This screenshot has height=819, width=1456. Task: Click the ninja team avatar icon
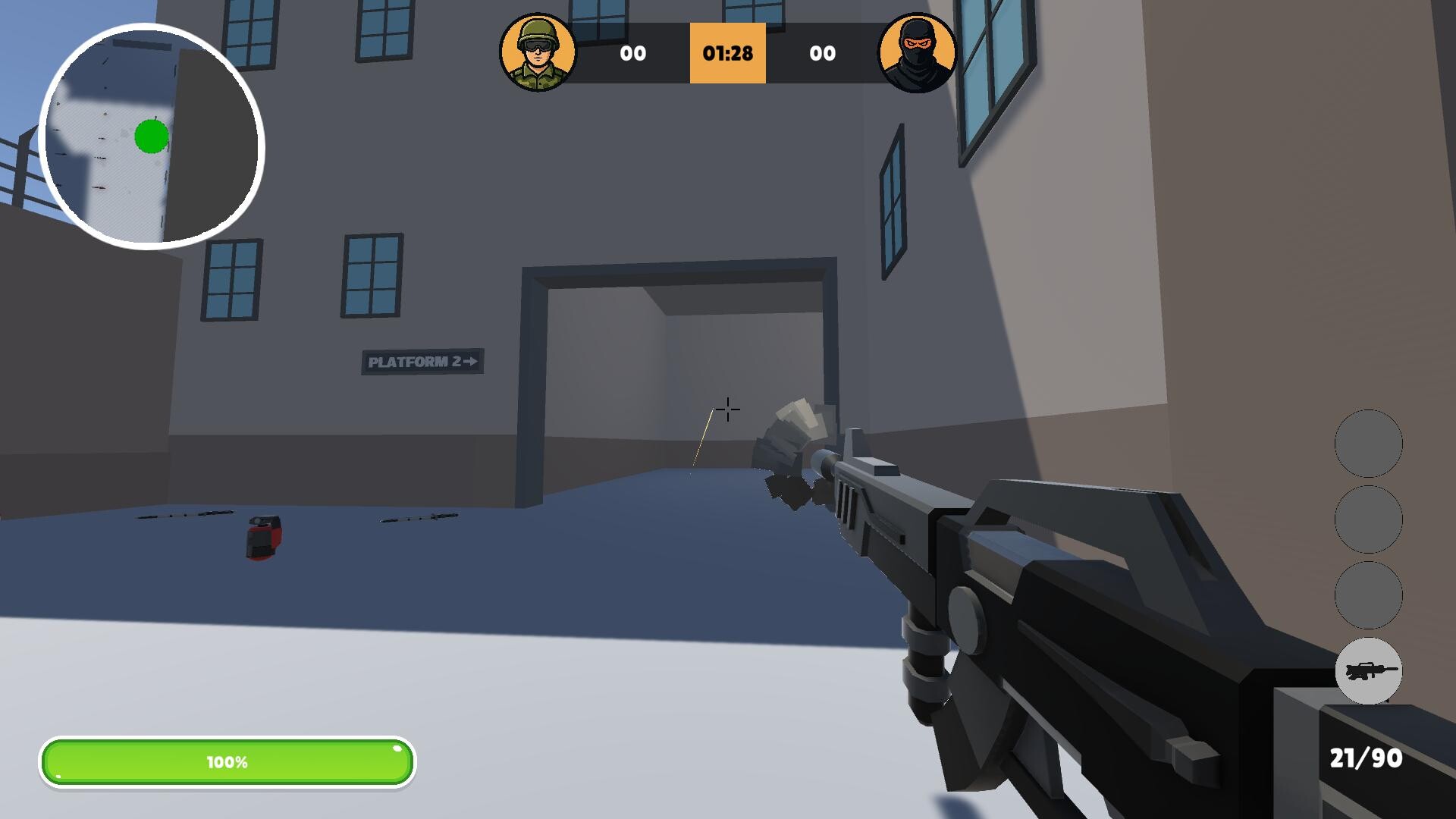tap(918, 52)
